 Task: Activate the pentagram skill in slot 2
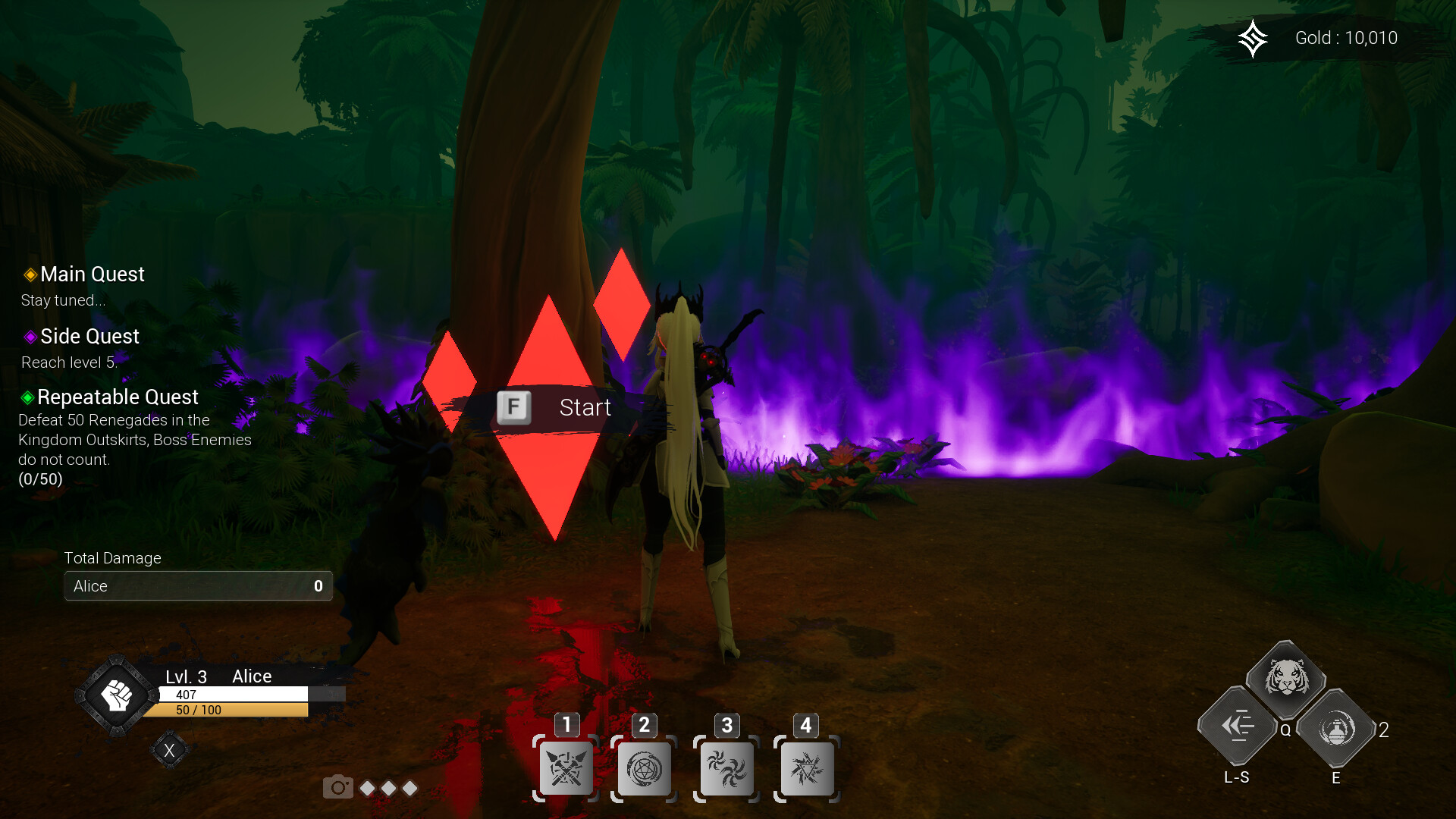[645, 768]
